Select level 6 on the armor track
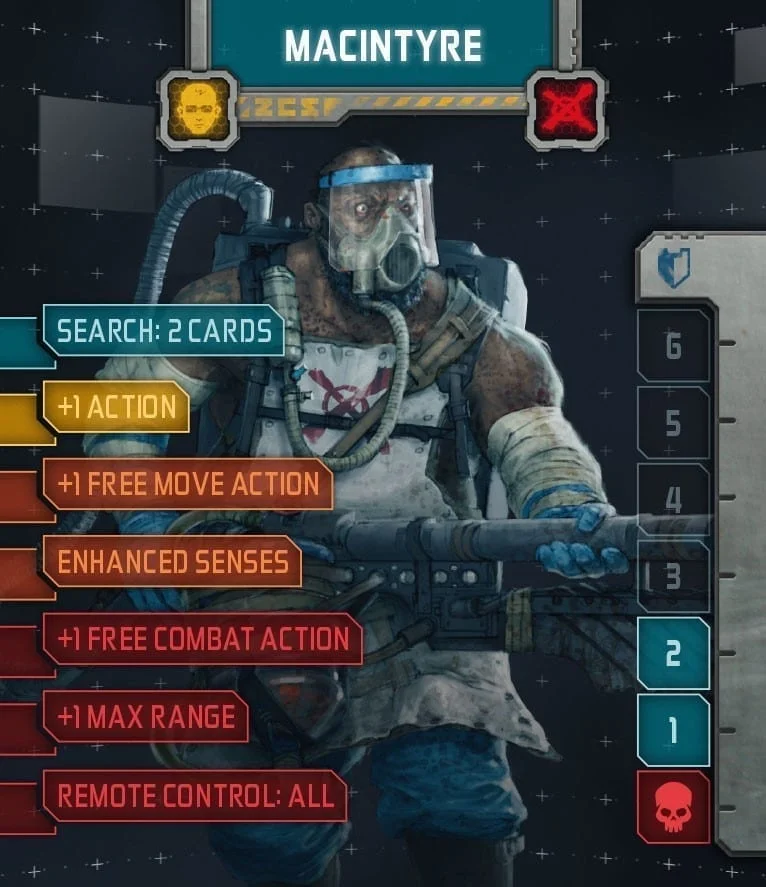Screen dimensions: 766x887 pyautogui.click(x=673, y=346)
